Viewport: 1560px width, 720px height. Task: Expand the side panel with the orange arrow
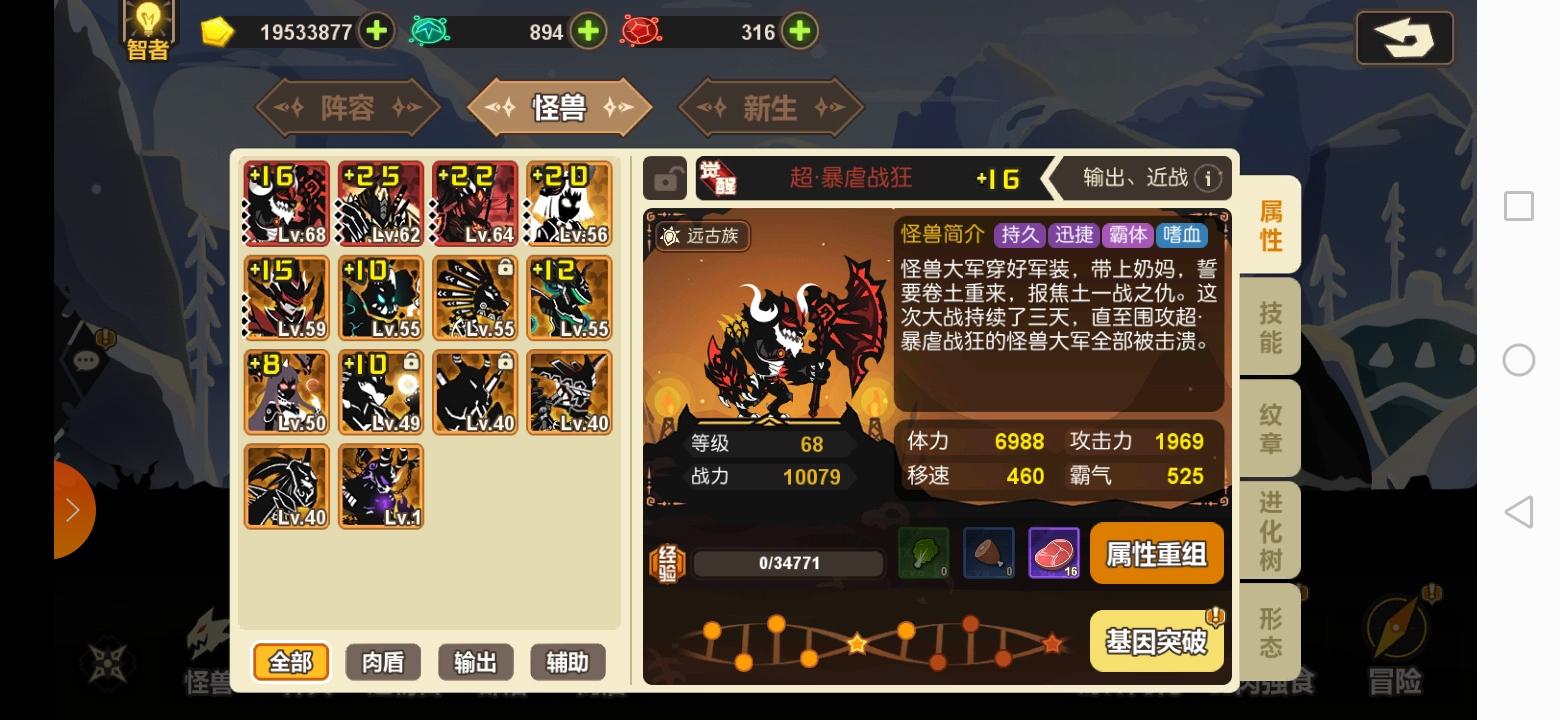pos(72,509)
